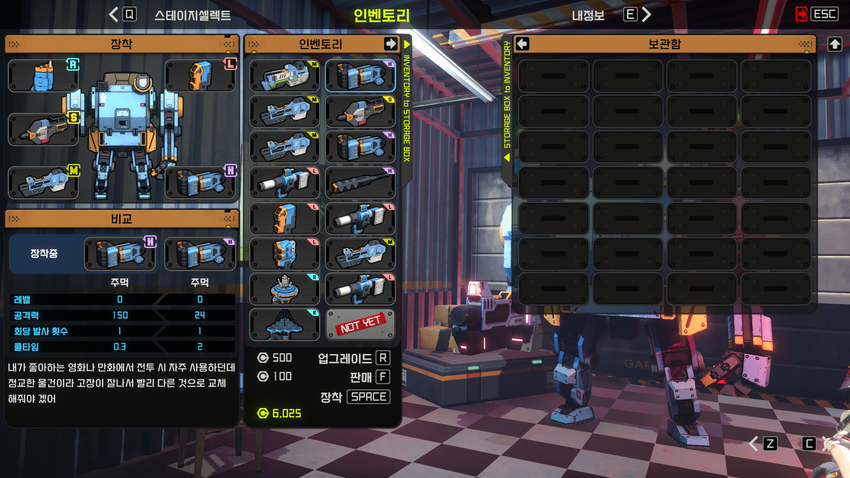
Task: Move item to inventory with the left-arrow button
Action: [x=522, y=44]
